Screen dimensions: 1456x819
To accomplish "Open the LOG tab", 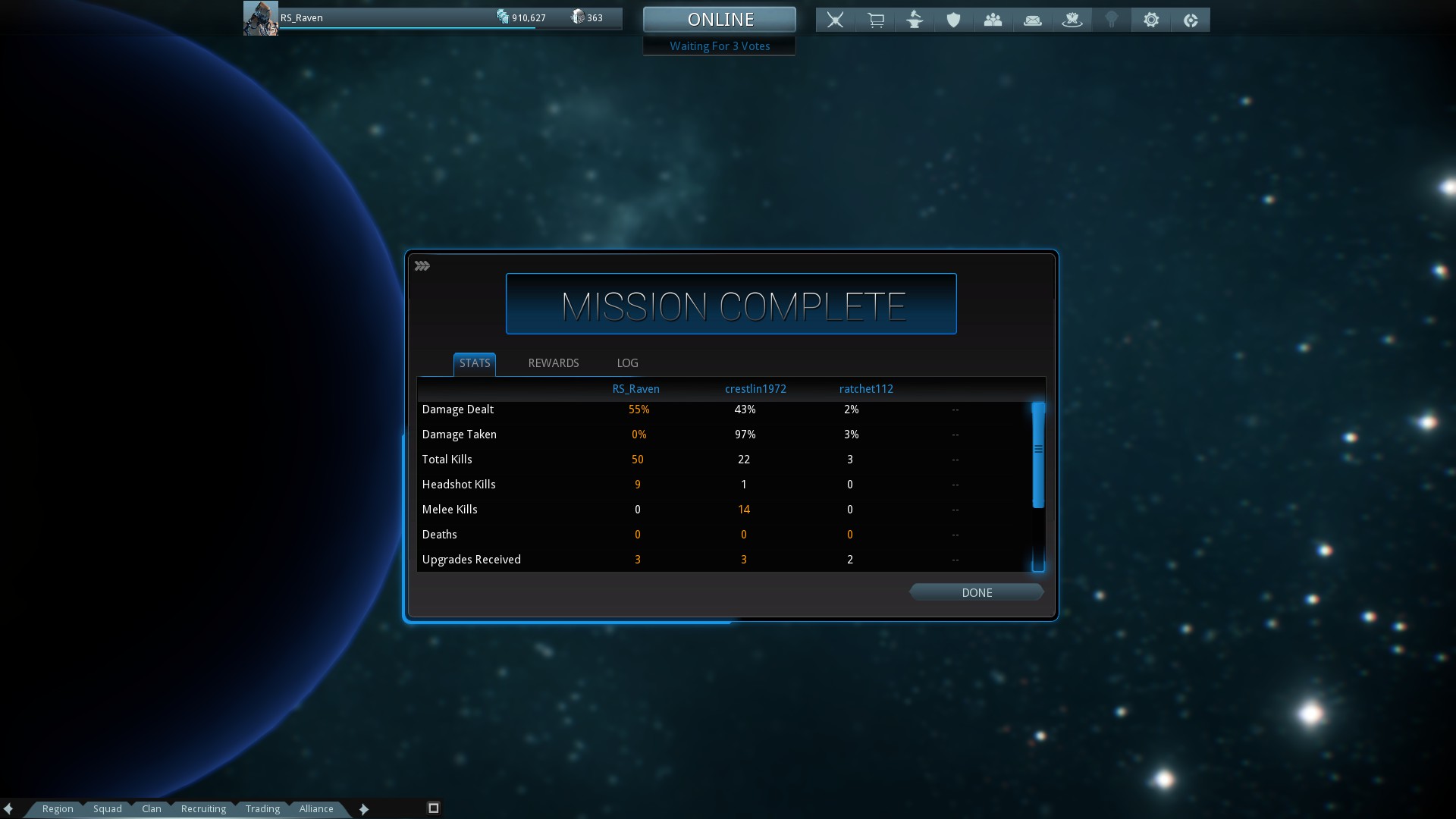I will point(627,363).
